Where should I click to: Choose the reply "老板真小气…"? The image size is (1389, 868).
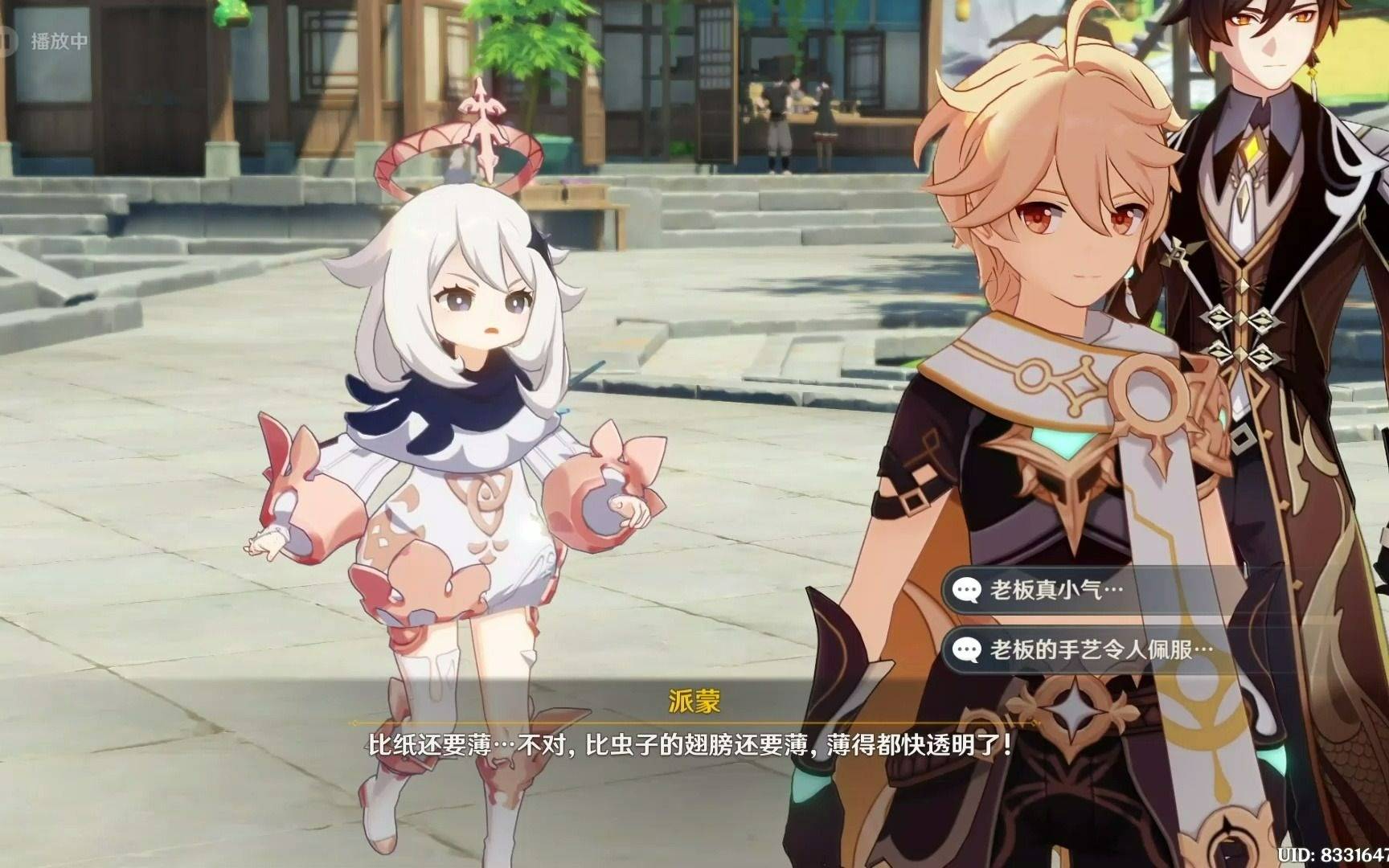1055,591
